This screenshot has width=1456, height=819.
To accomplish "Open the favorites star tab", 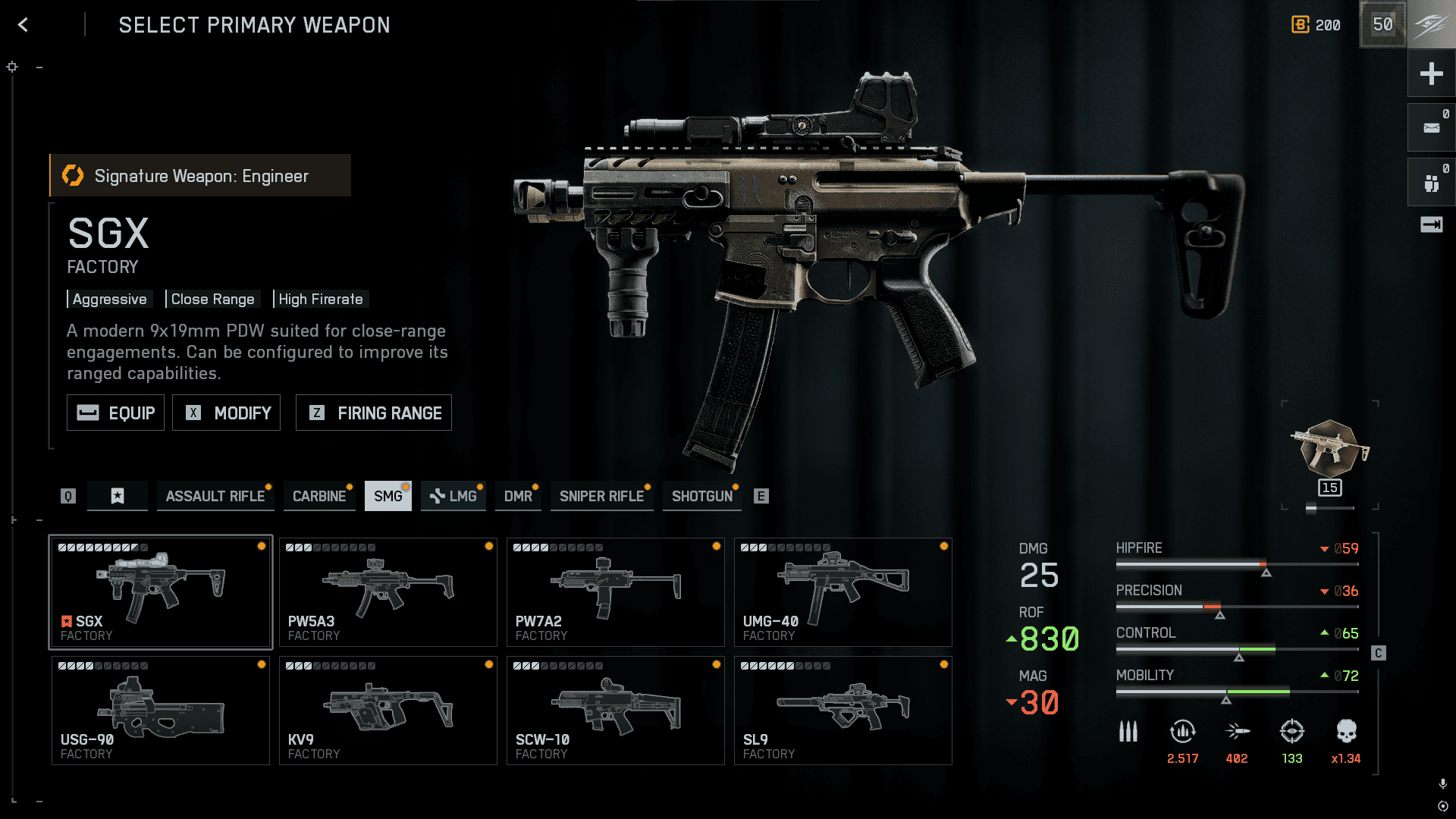I will pyautogui.click(x=118, y=496).
